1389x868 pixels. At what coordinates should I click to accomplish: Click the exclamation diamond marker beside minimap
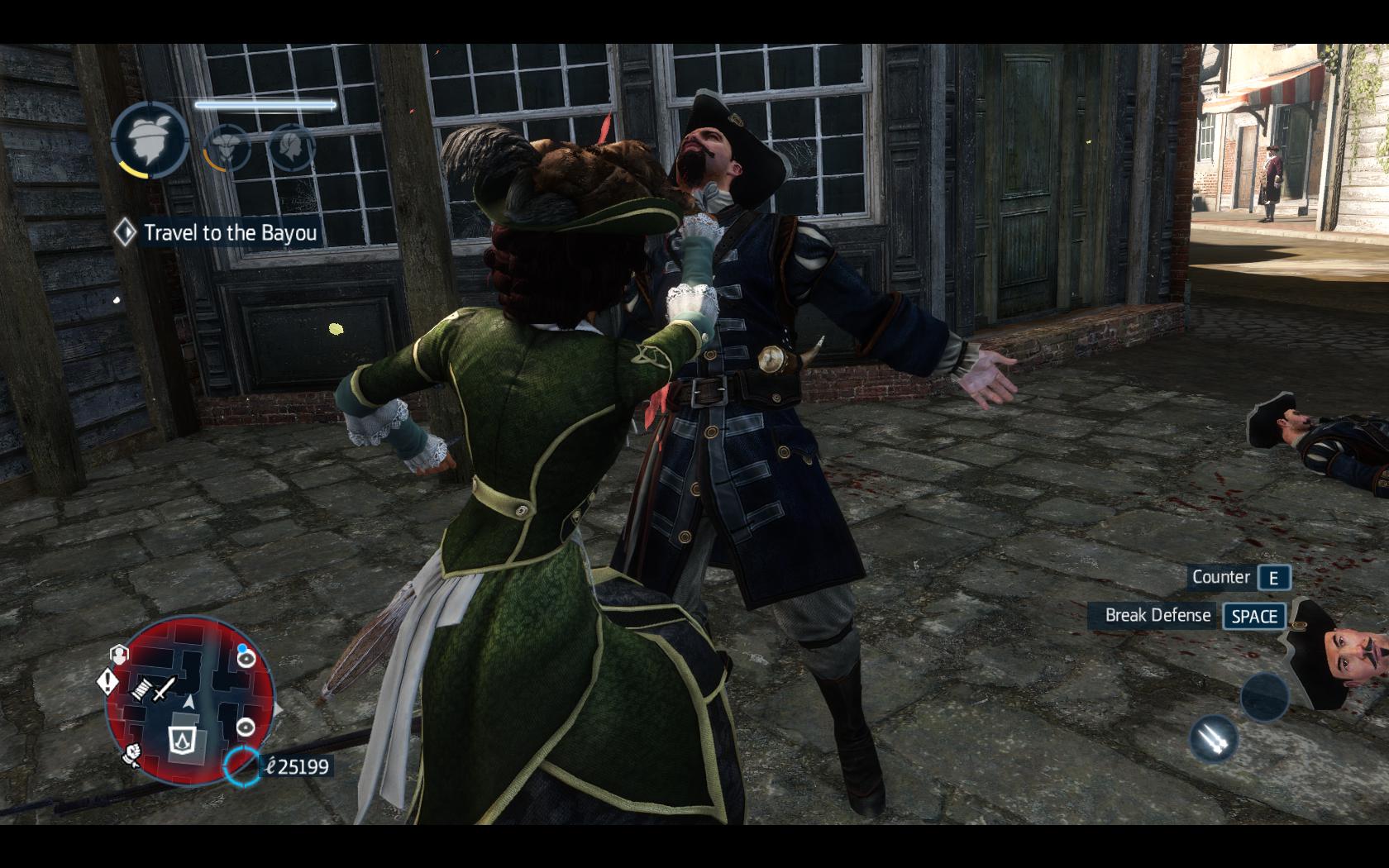pos(109,682)
